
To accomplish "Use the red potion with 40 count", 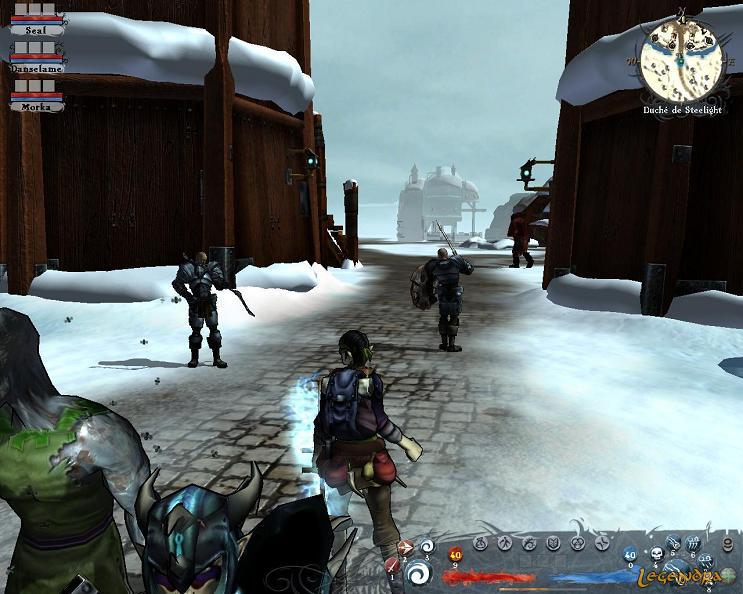I will pos(455,555).
